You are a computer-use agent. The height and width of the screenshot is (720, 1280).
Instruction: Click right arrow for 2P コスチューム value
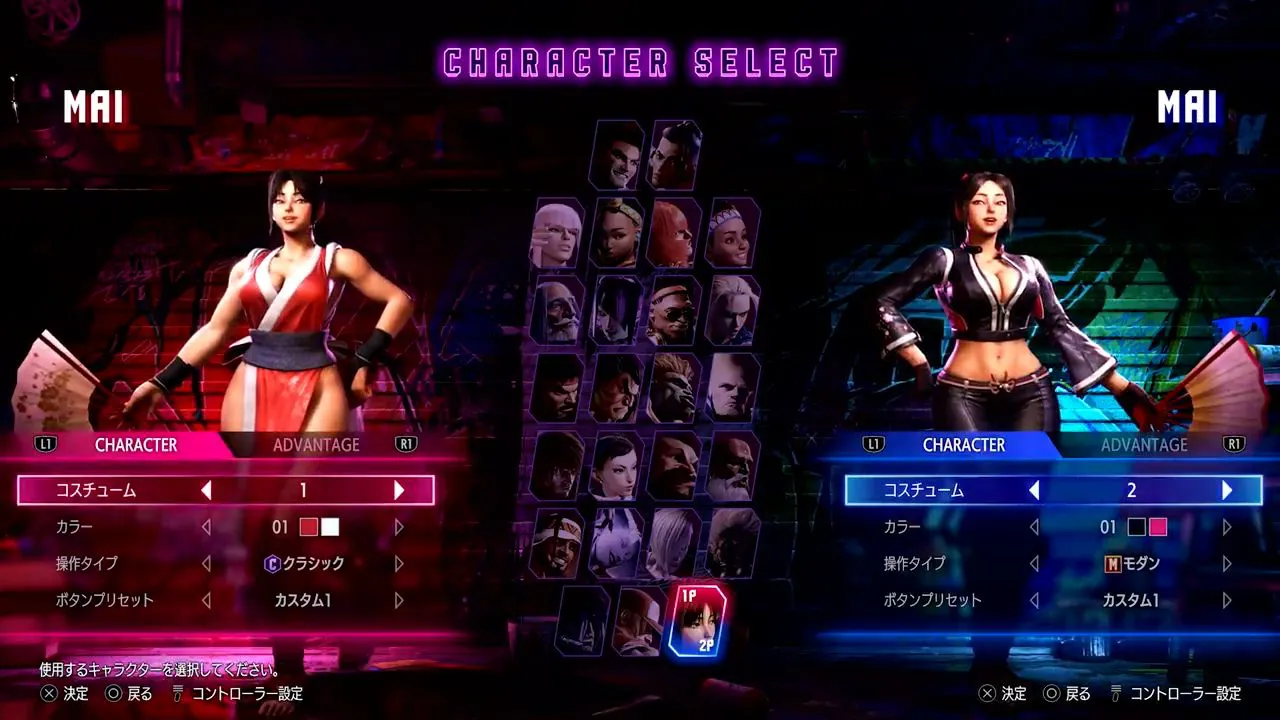tap(1227, 490)
